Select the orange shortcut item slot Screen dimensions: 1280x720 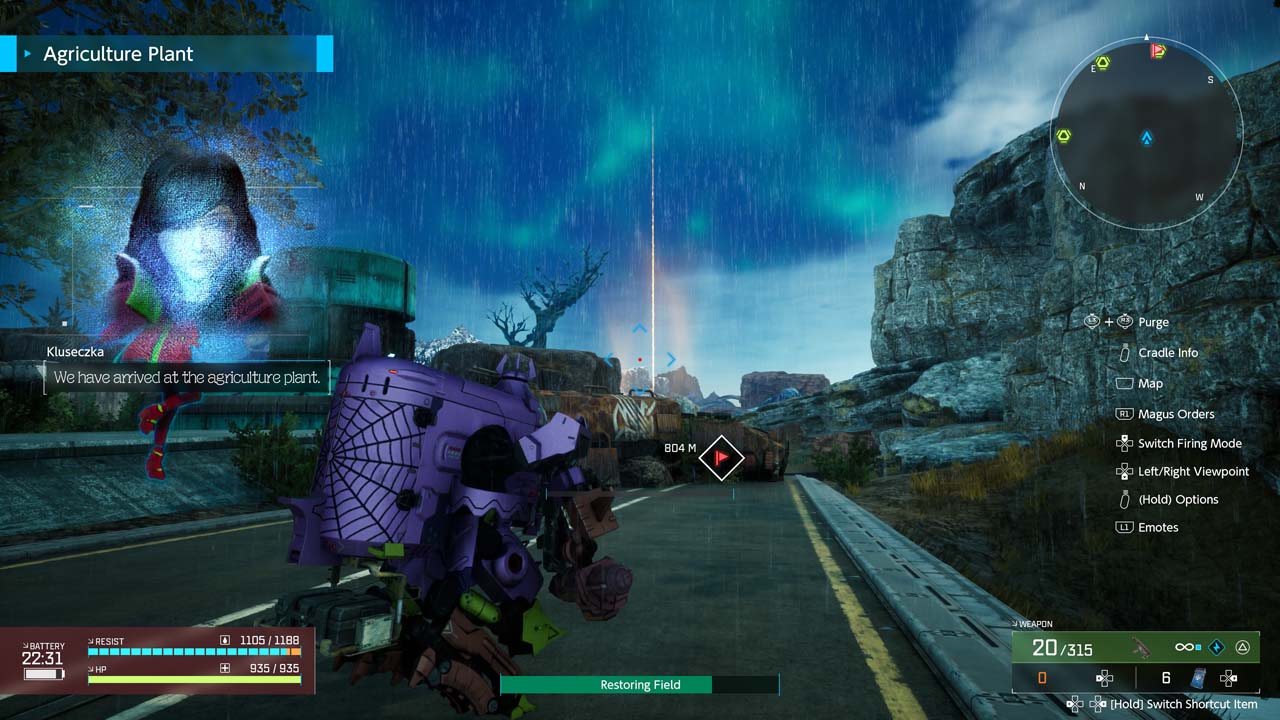coord(1042,678)
